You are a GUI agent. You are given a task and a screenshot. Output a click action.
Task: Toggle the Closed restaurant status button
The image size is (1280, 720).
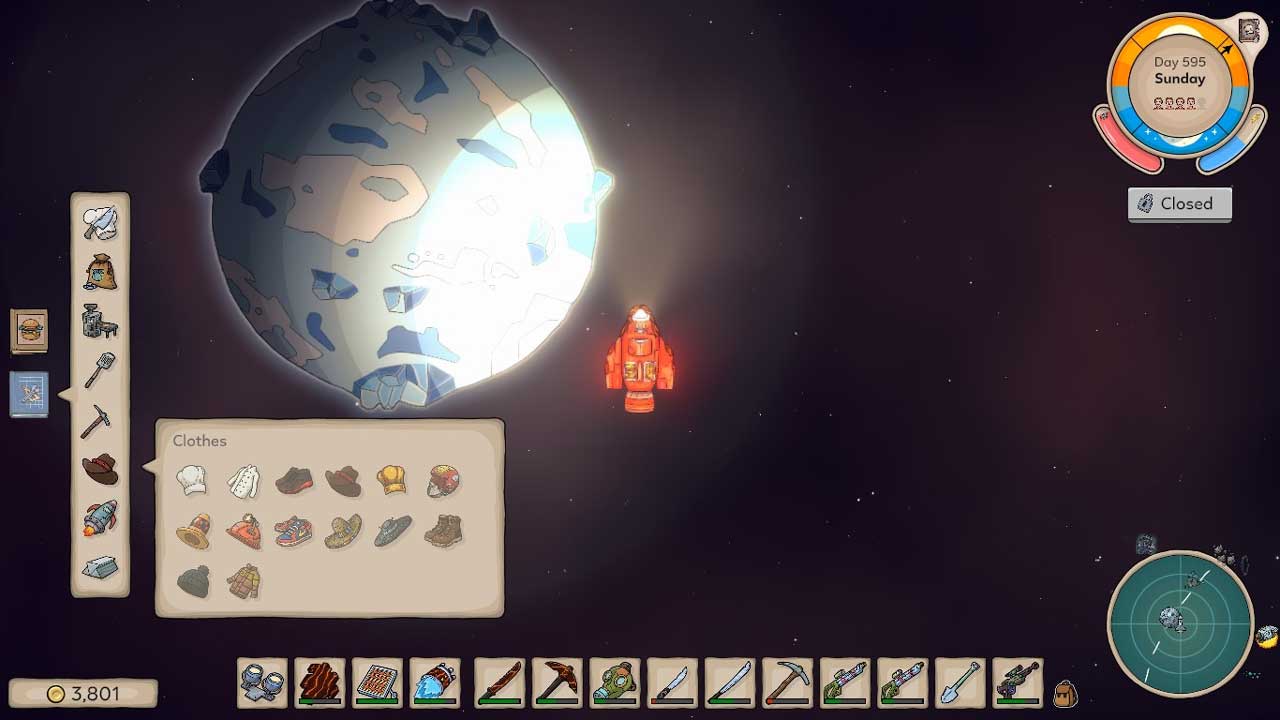[x=1180, y=204]
